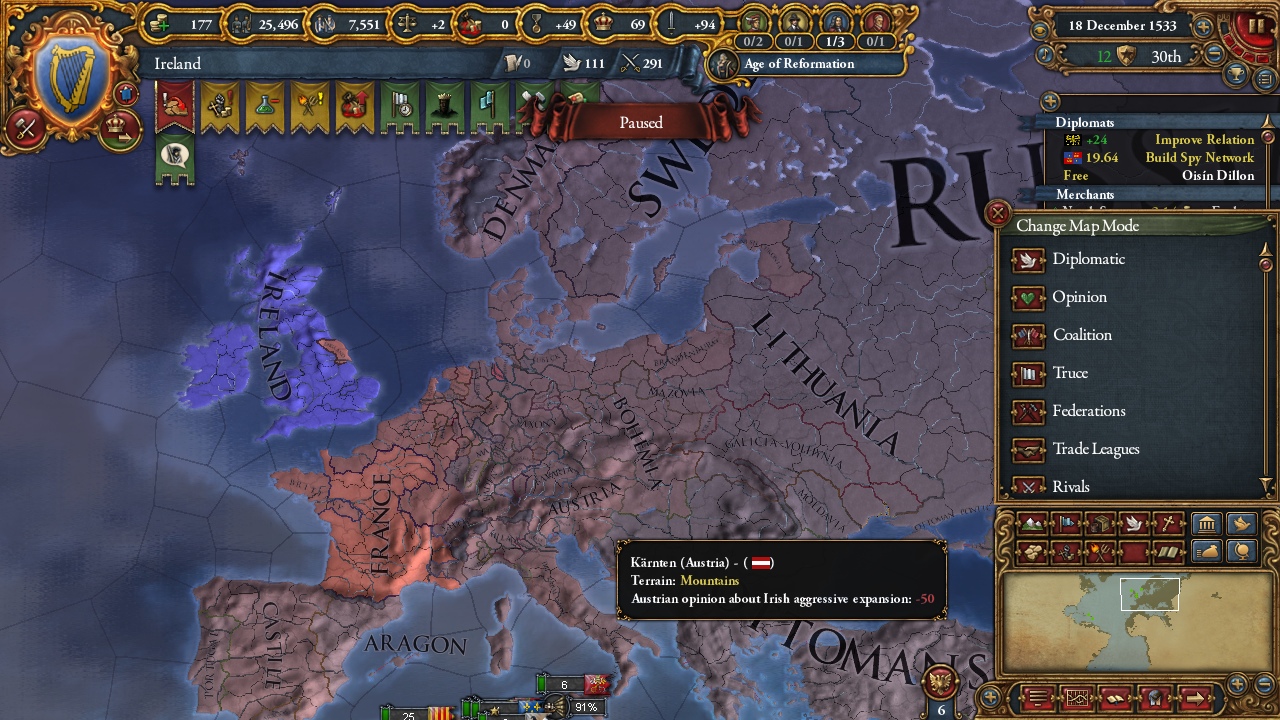The image size is (1280, 720).
Task: Increase the game speed with the up arrow
Action: (x=1203, y=25)
